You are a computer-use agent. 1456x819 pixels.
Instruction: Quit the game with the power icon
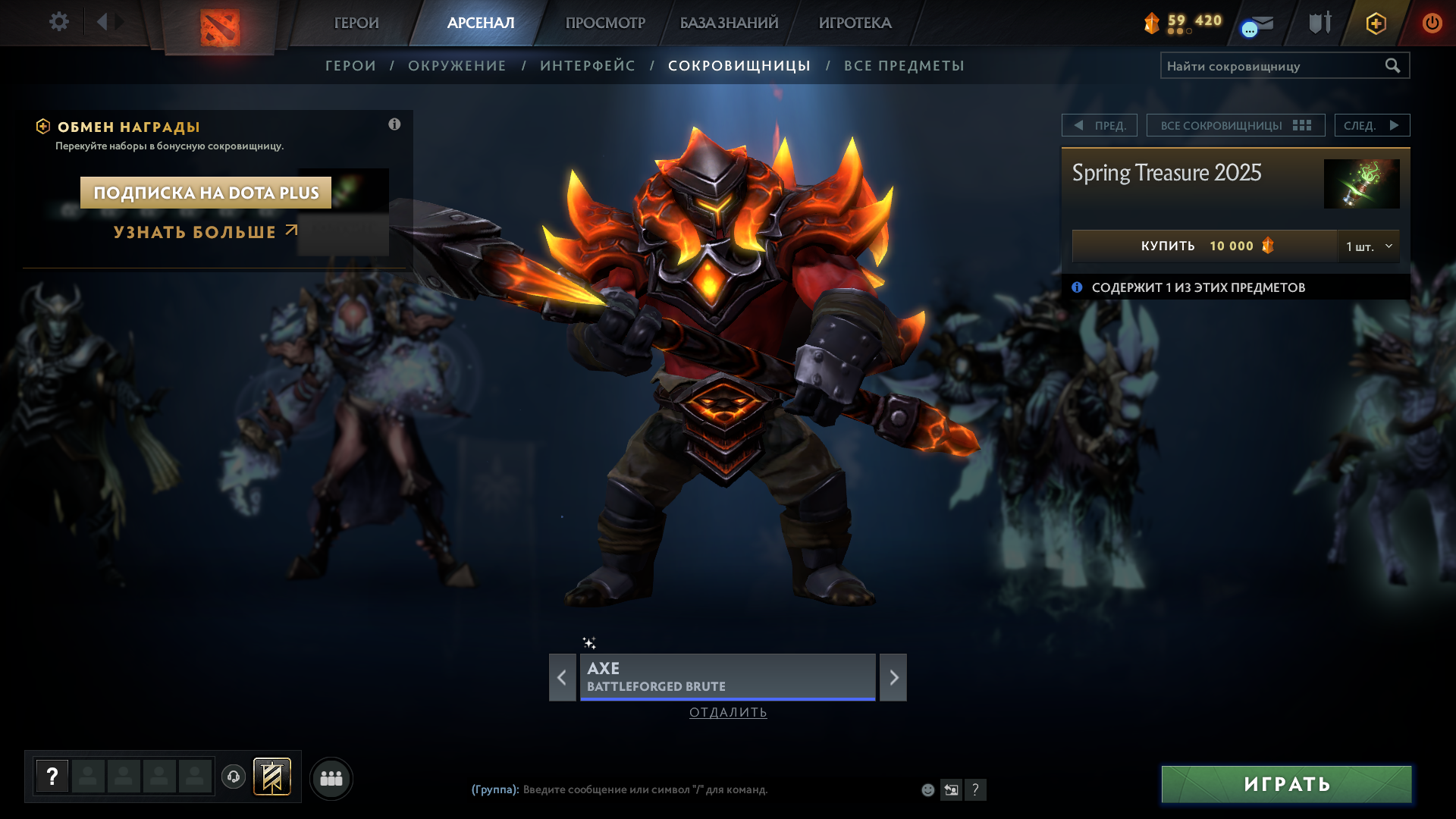point(1432,23)
